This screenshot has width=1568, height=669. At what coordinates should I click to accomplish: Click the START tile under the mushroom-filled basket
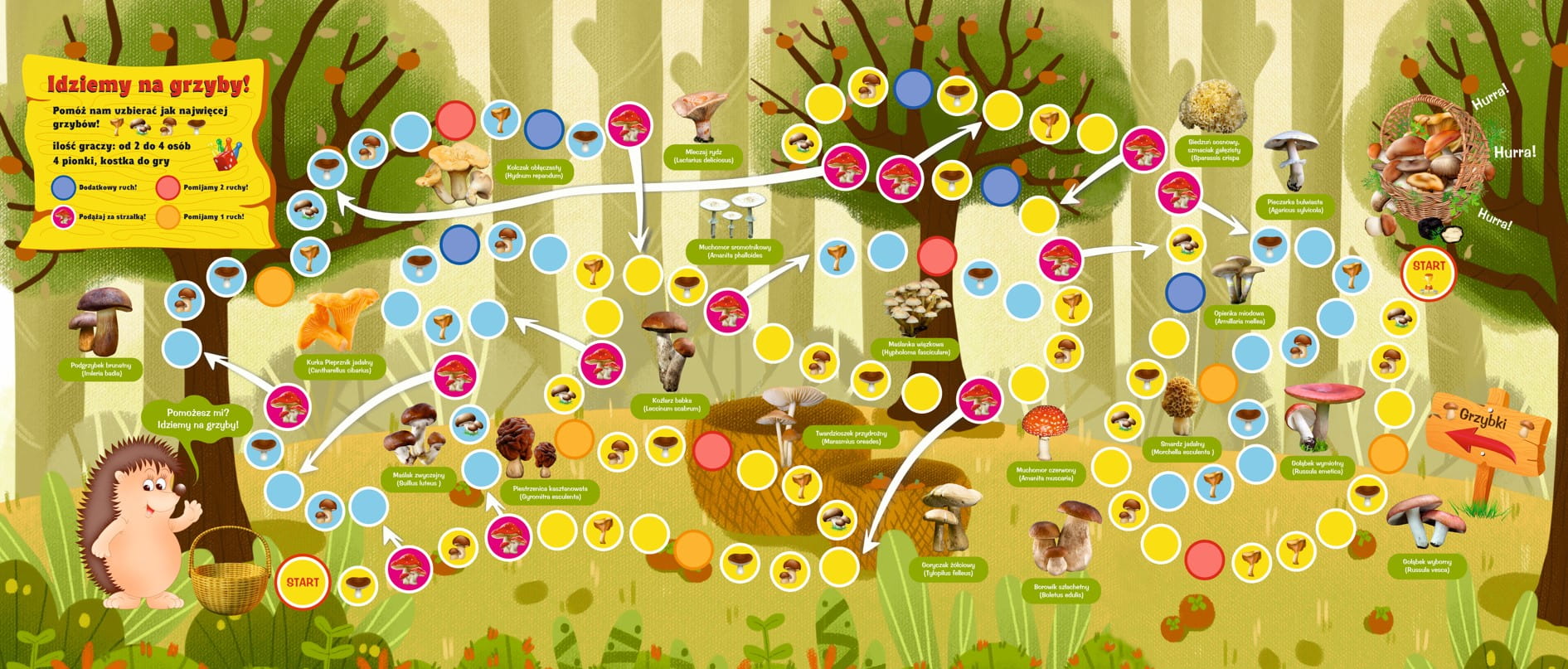[x=1428, y=273]
